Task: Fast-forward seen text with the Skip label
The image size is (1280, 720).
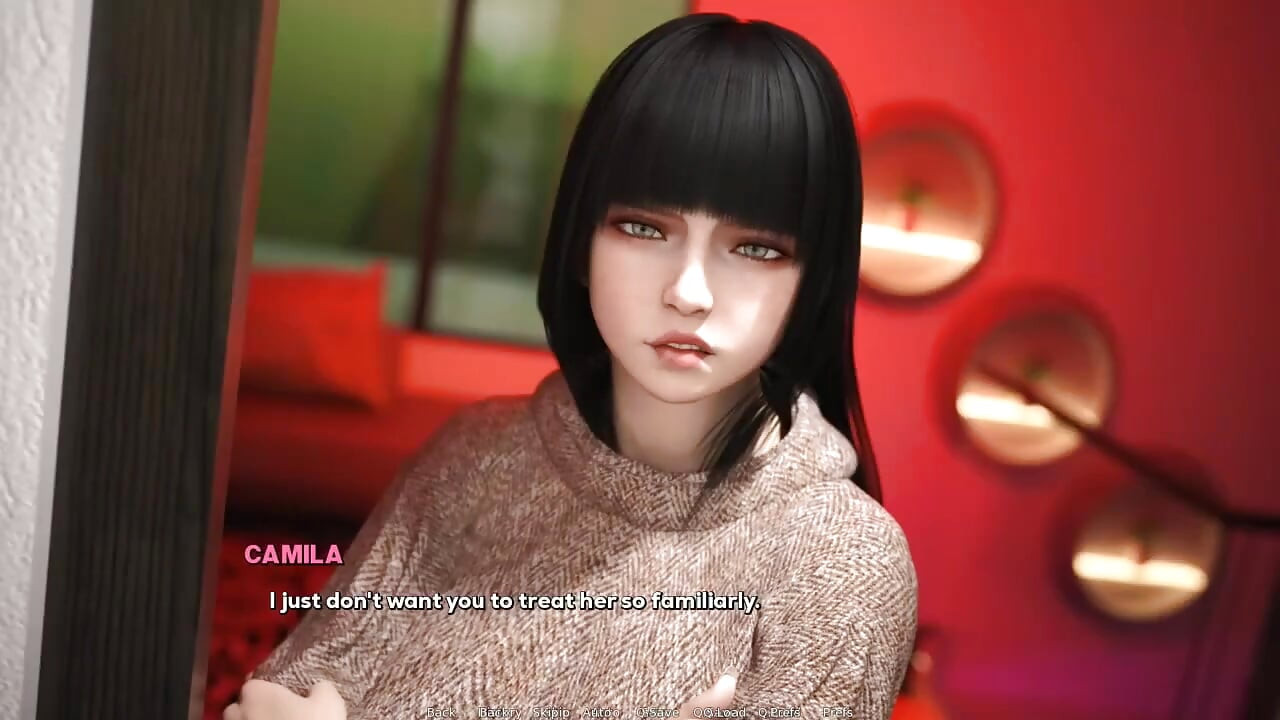Action: pos(550,711)
